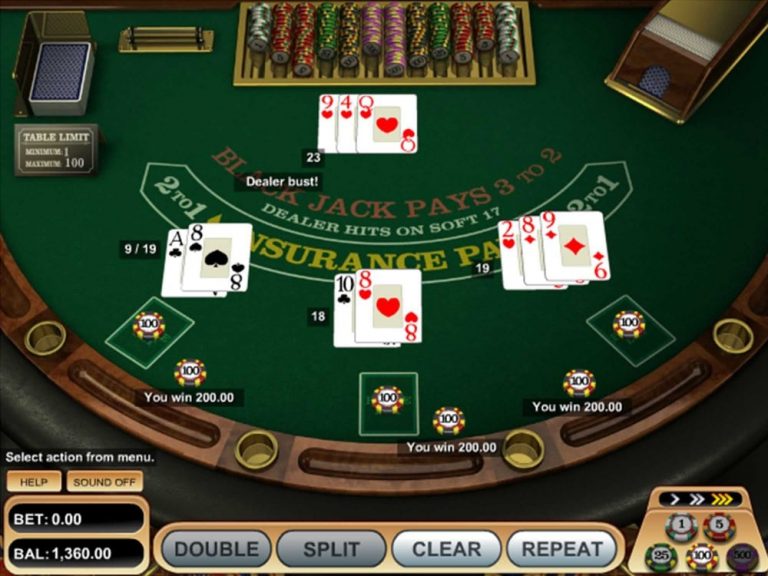Repeat the previous bet
Screen dimensions: 768x576
pyautogui.click(x=563, y=549)
